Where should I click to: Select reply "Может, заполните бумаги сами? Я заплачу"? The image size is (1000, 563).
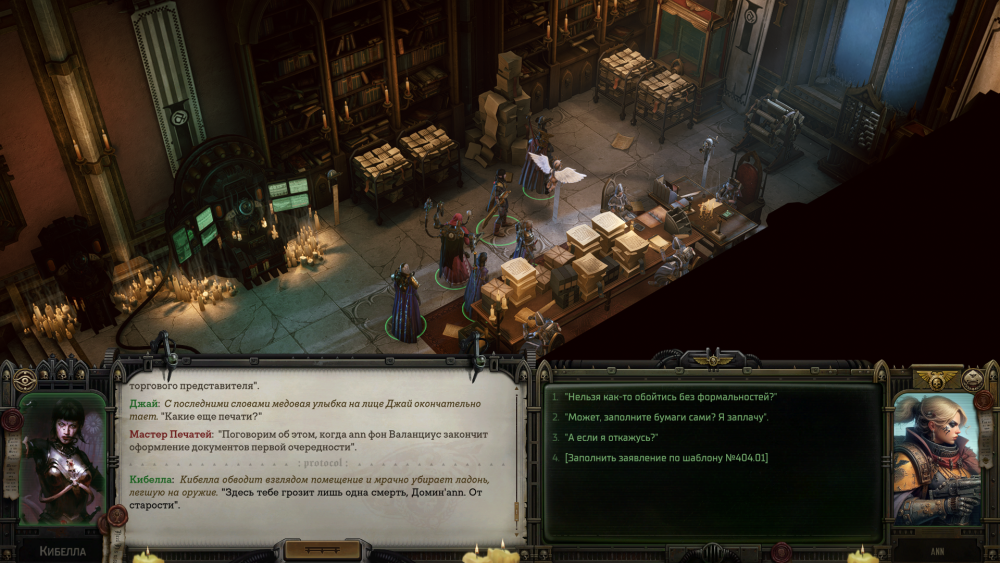click(x=666, y=417)
